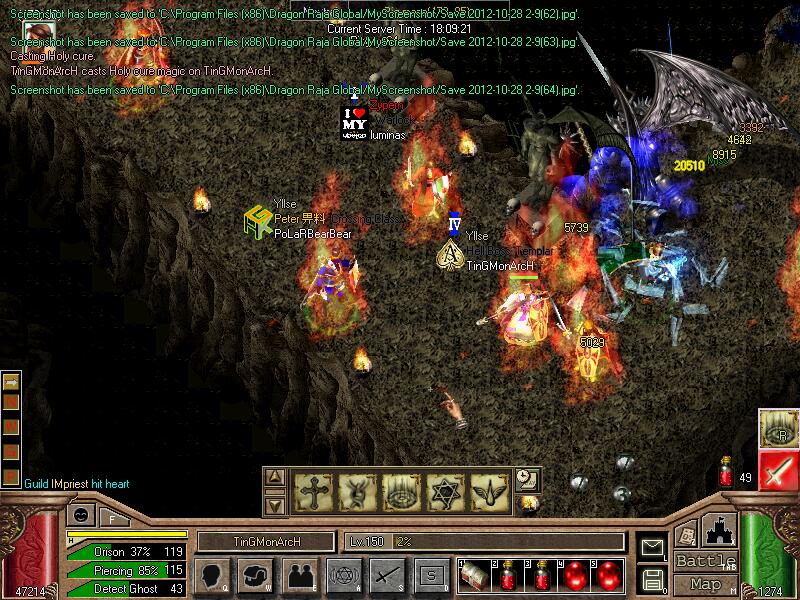Open the square S button
The width and height of the screenshot is (800, 600).
(430, 576)
